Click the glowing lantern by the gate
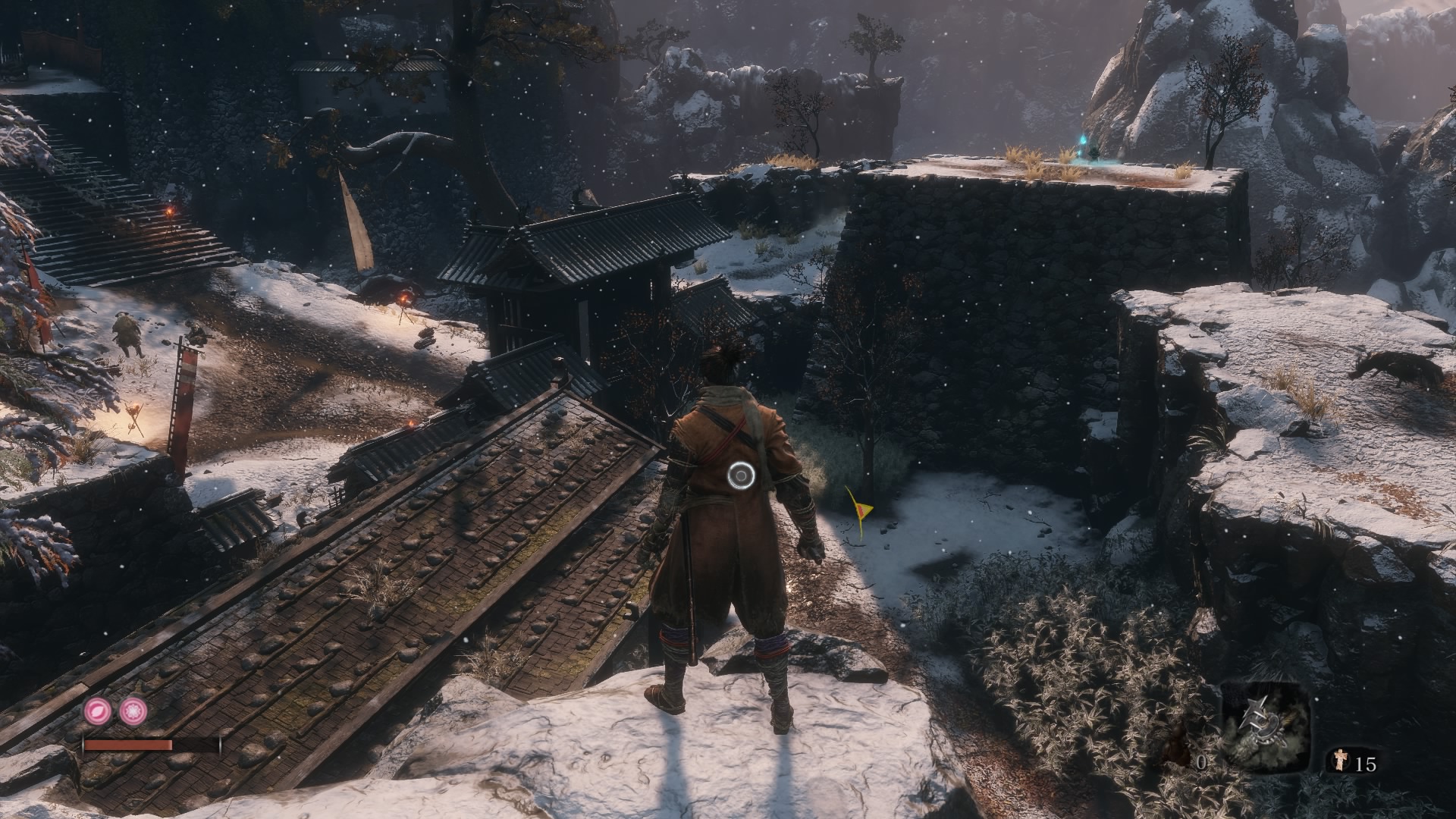 coord(403,297)
